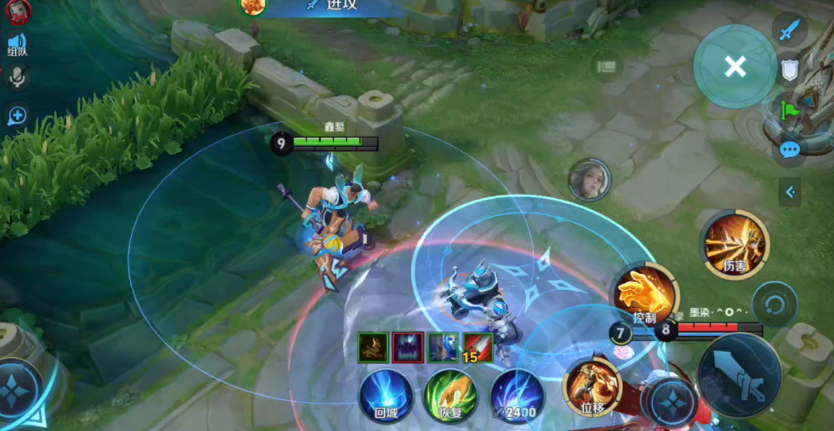Tap the sword attack signal icon
Image resolution: width=834 pixels, height=431 pixels.
(790, 28)
